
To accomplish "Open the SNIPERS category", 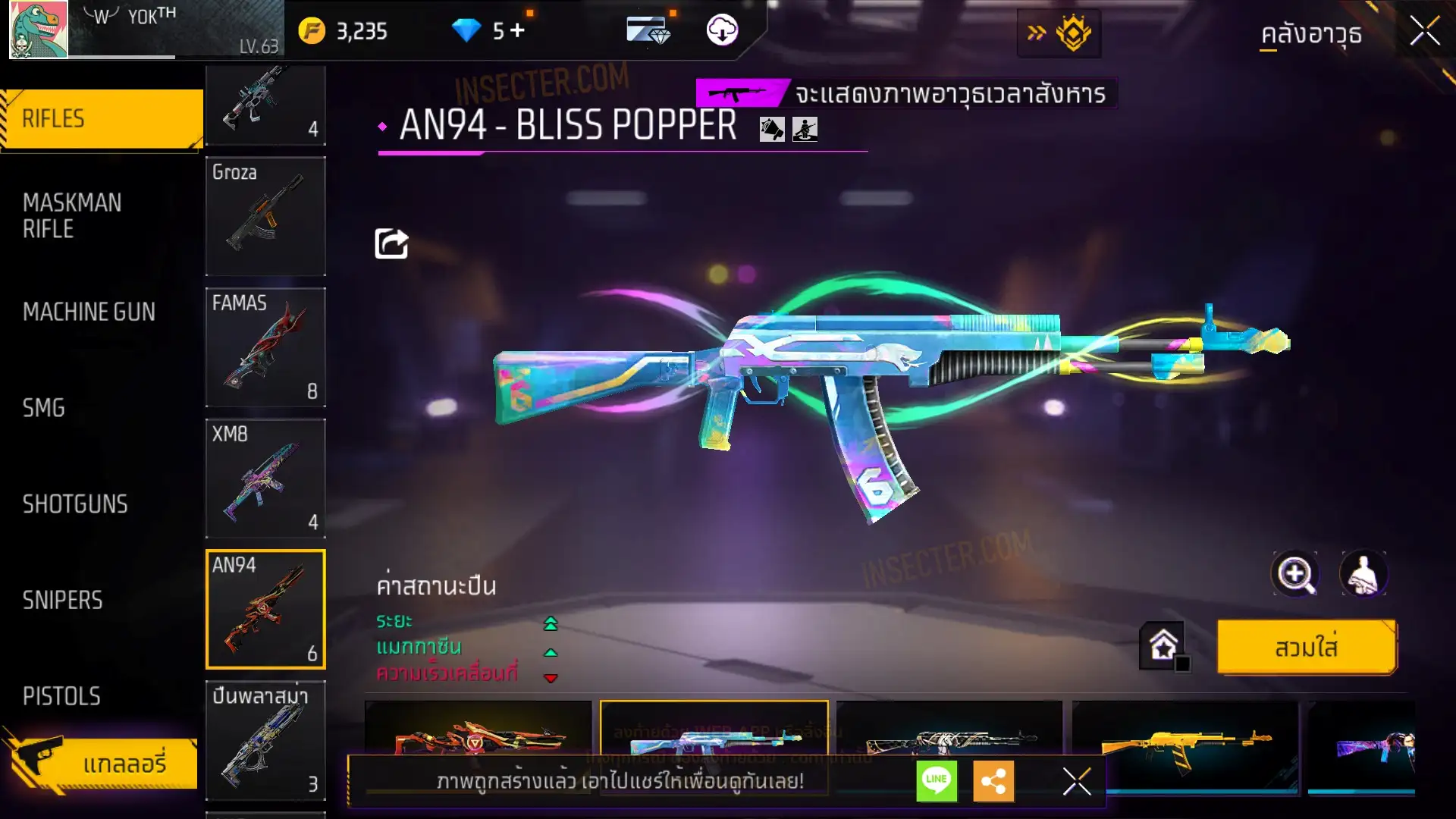I will (62, 601).
